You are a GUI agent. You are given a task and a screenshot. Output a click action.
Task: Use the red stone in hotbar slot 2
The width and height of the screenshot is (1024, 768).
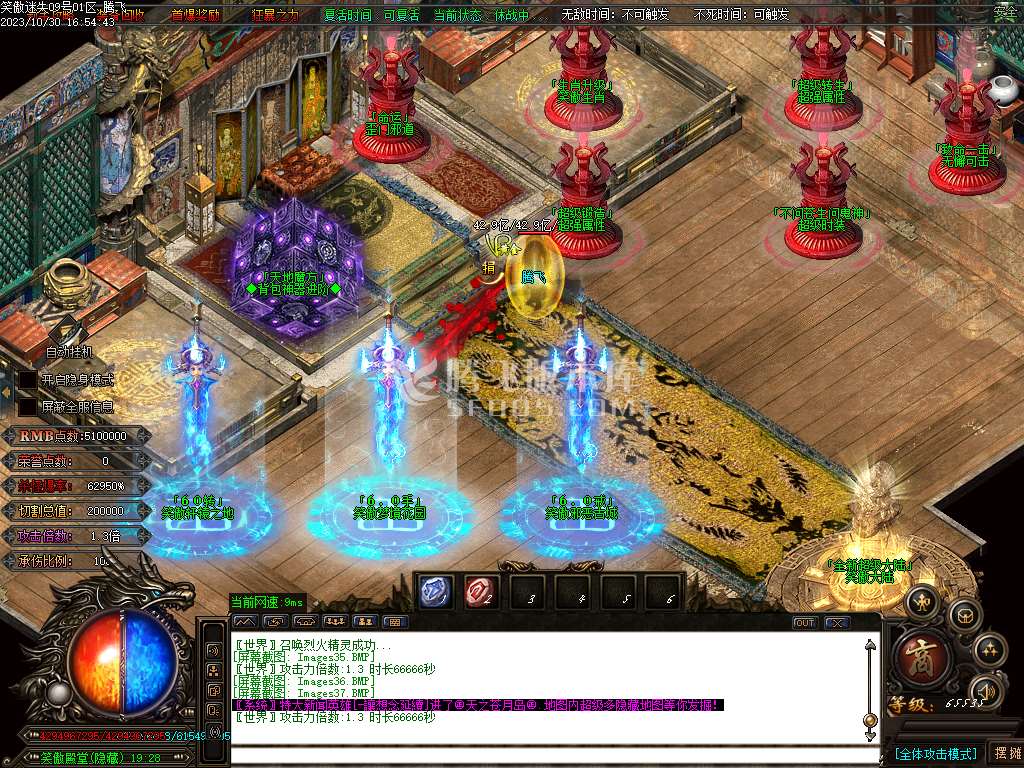tap(479, 592)
